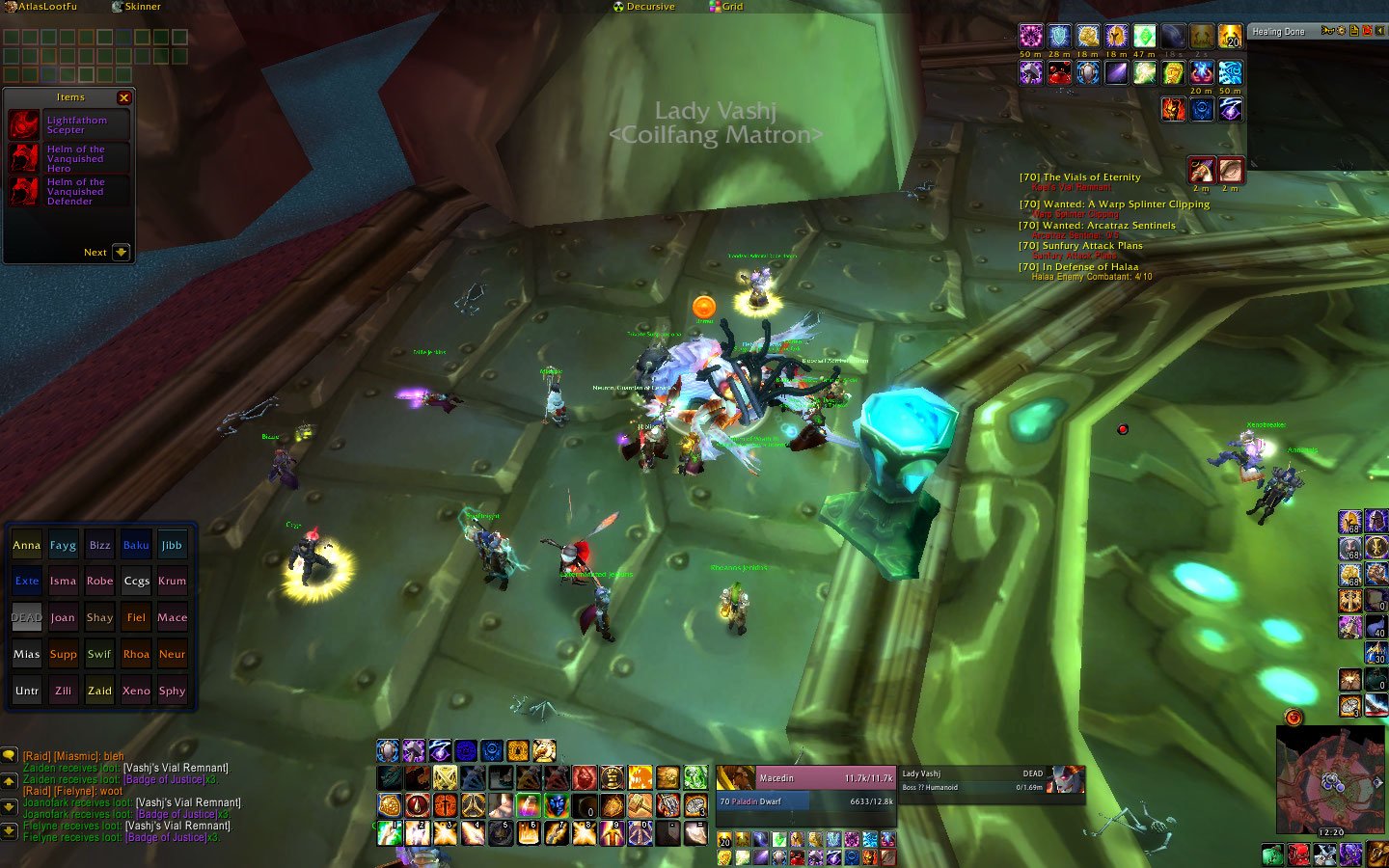Target the DEAD raid member cell

click(26, 618)
